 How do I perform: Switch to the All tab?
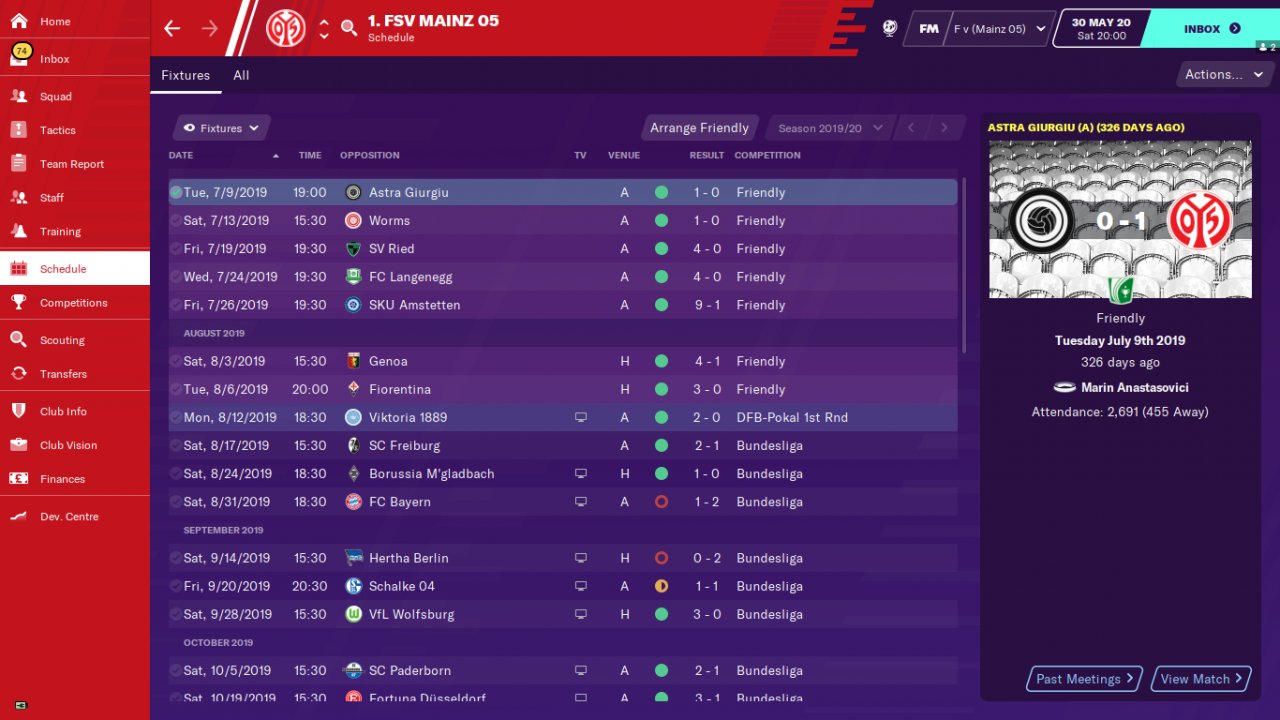[241, 75]
